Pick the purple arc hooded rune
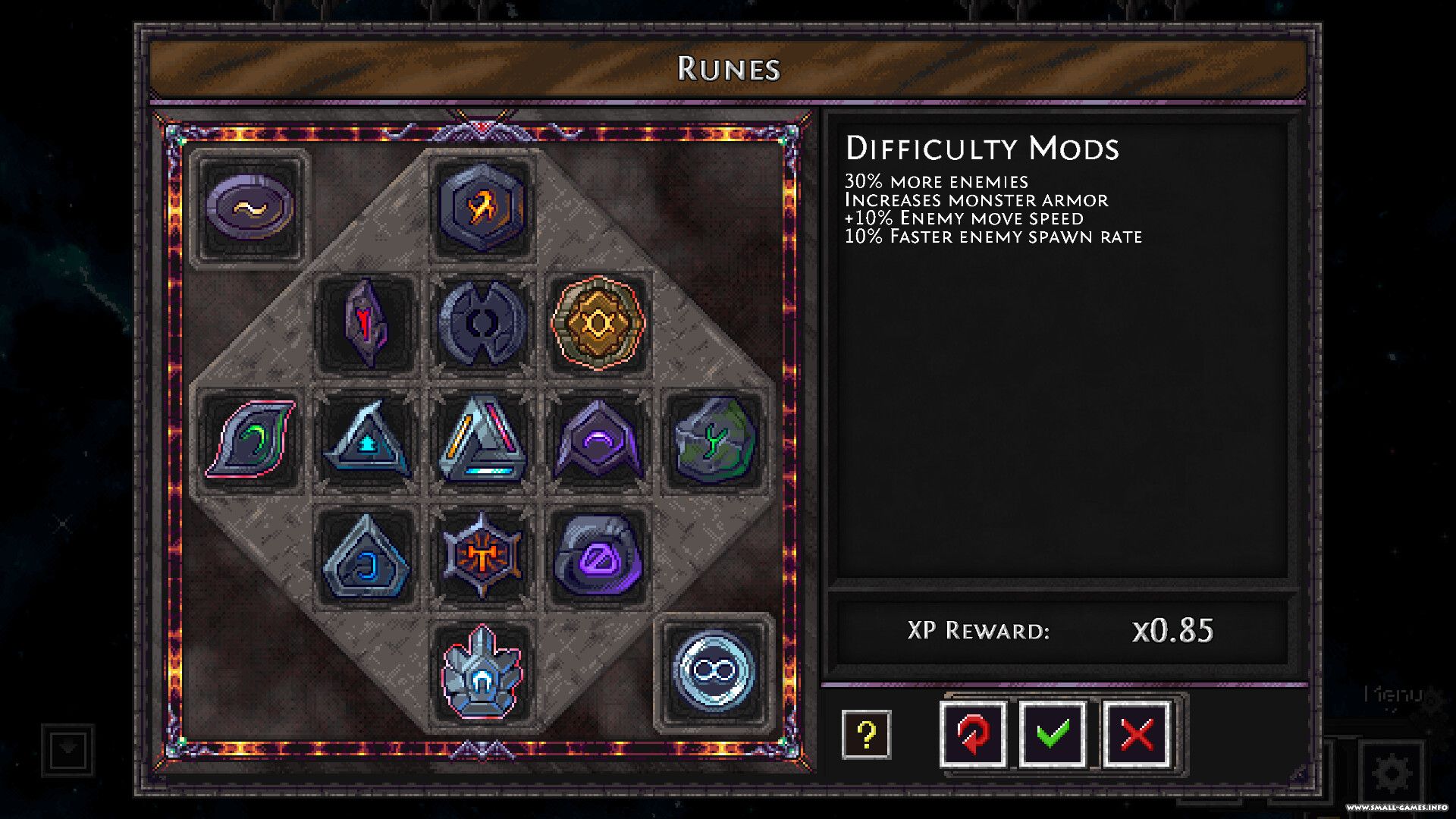Image resolution: width=1456 pixels, height=819 pixels. click(598, 439)
